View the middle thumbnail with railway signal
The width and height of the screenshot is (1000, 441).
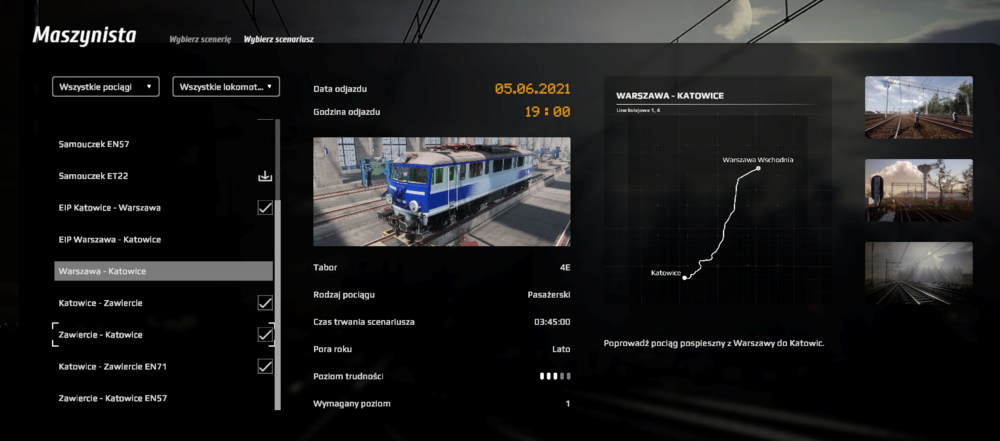pos(918,190)
